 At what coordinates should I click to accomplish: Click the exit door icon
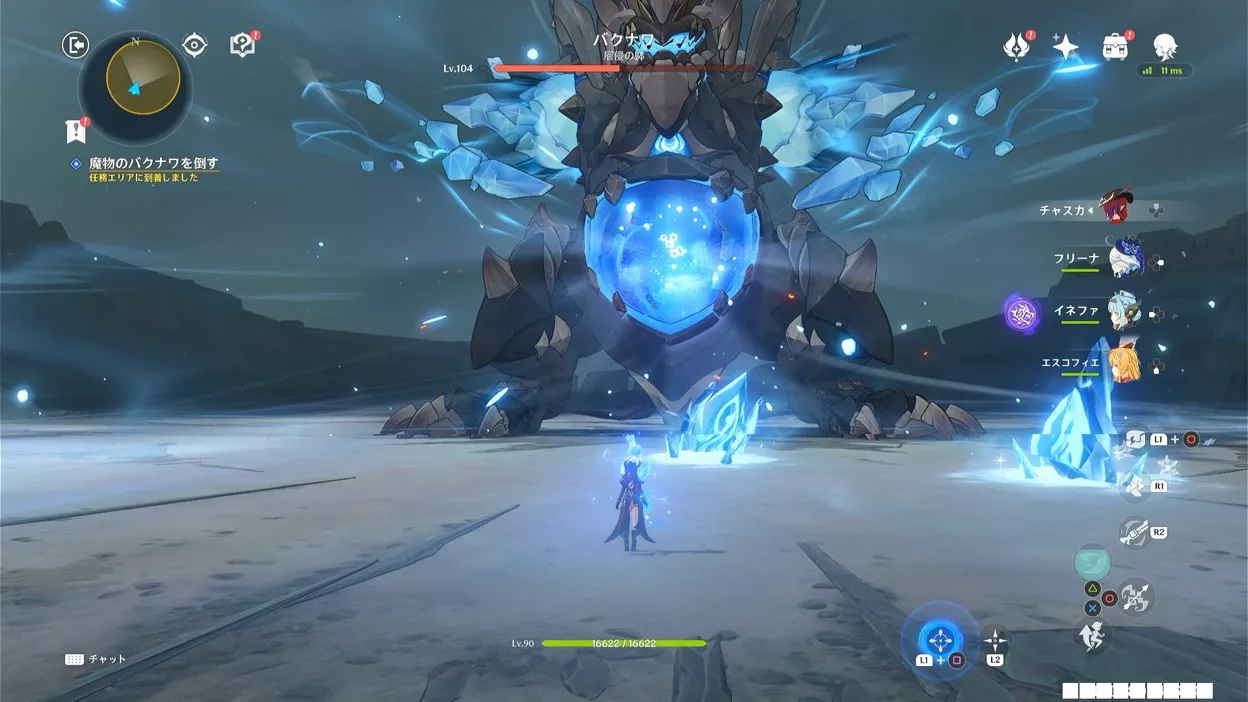coord(76,44)
